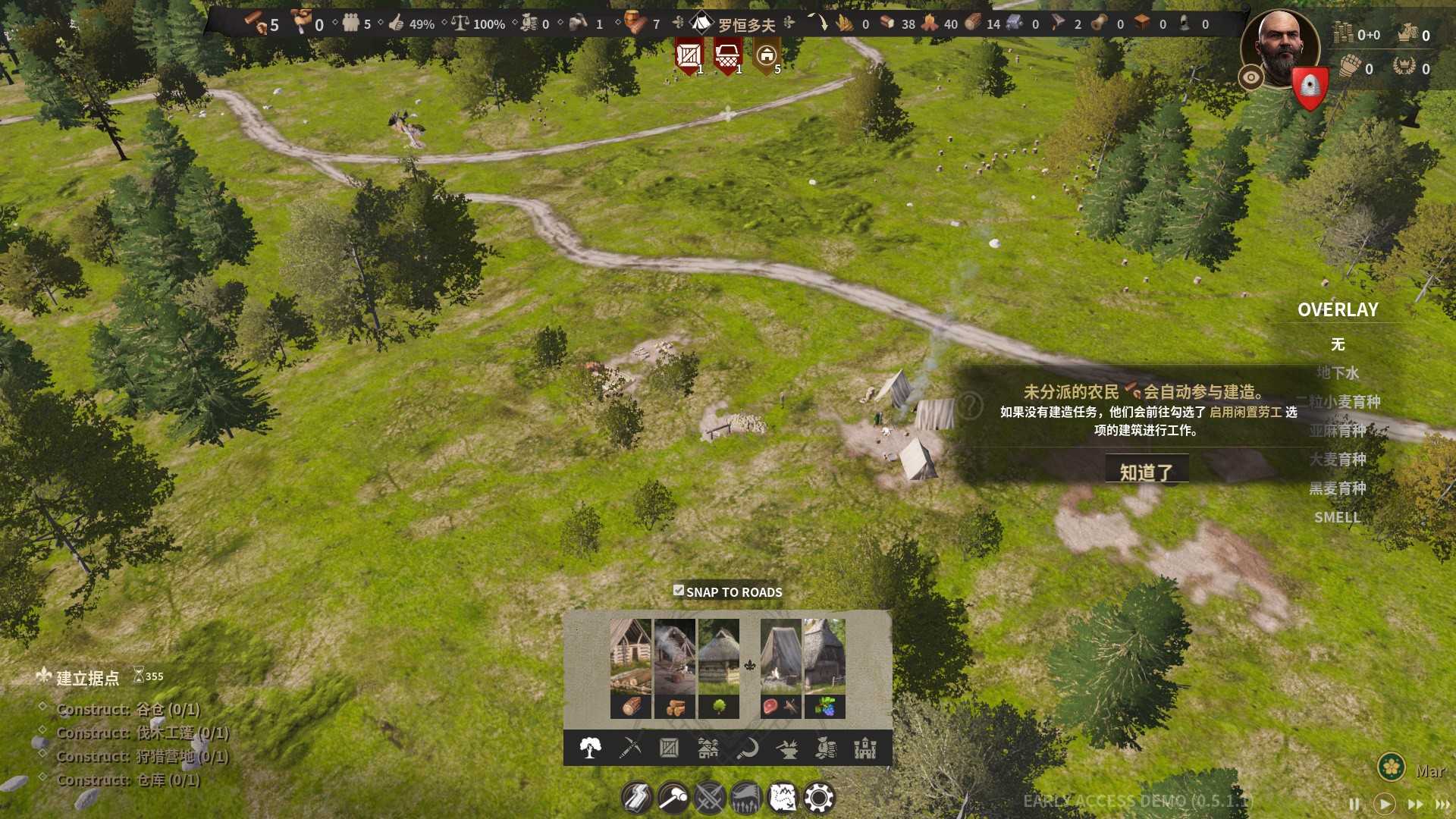The height and width of the screenshot is (819, 1456).
Task: Choose the woodcutter's lodge firewood building card
Action: 674,667
